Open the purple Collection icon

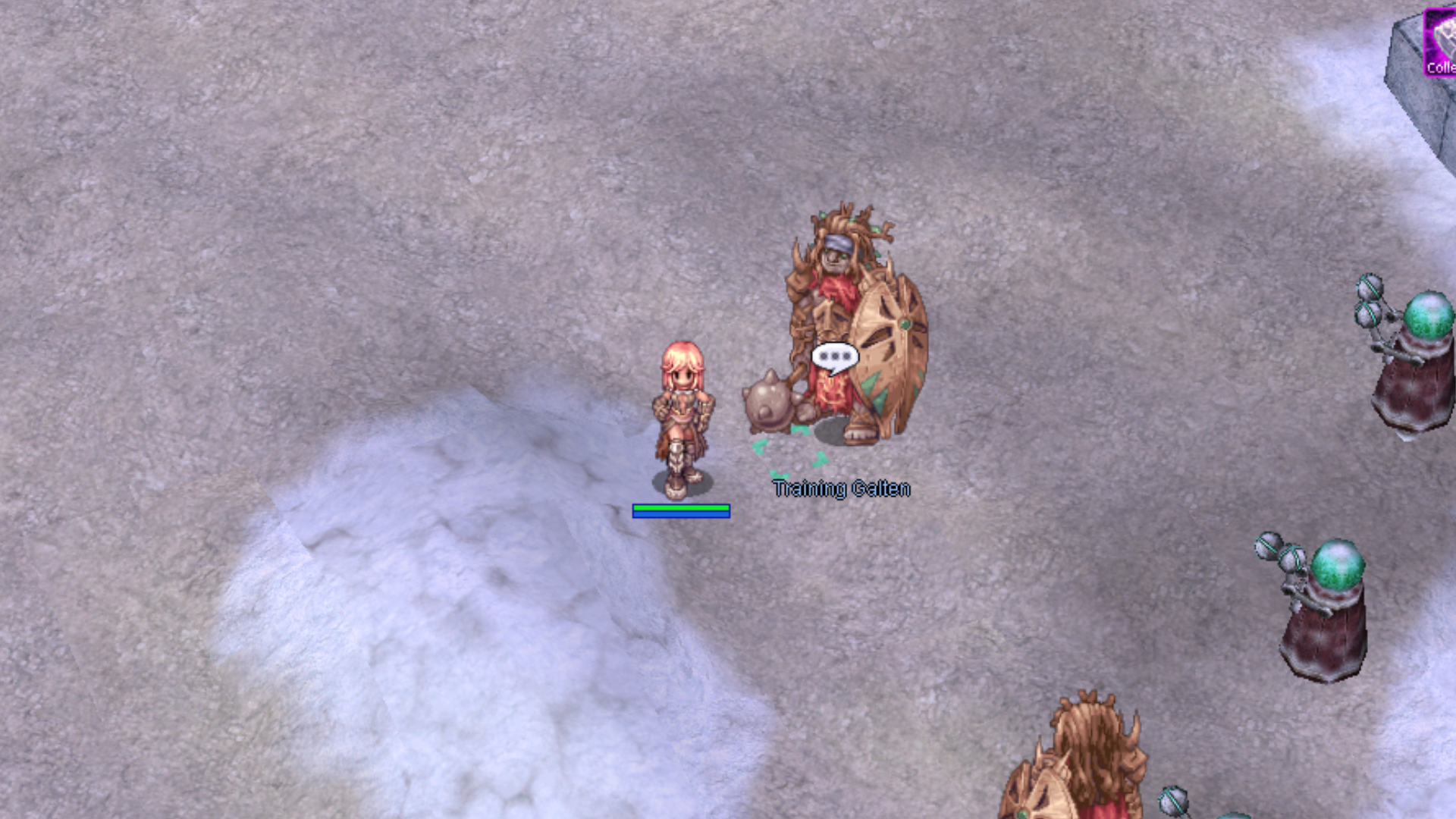[1440, 42]
